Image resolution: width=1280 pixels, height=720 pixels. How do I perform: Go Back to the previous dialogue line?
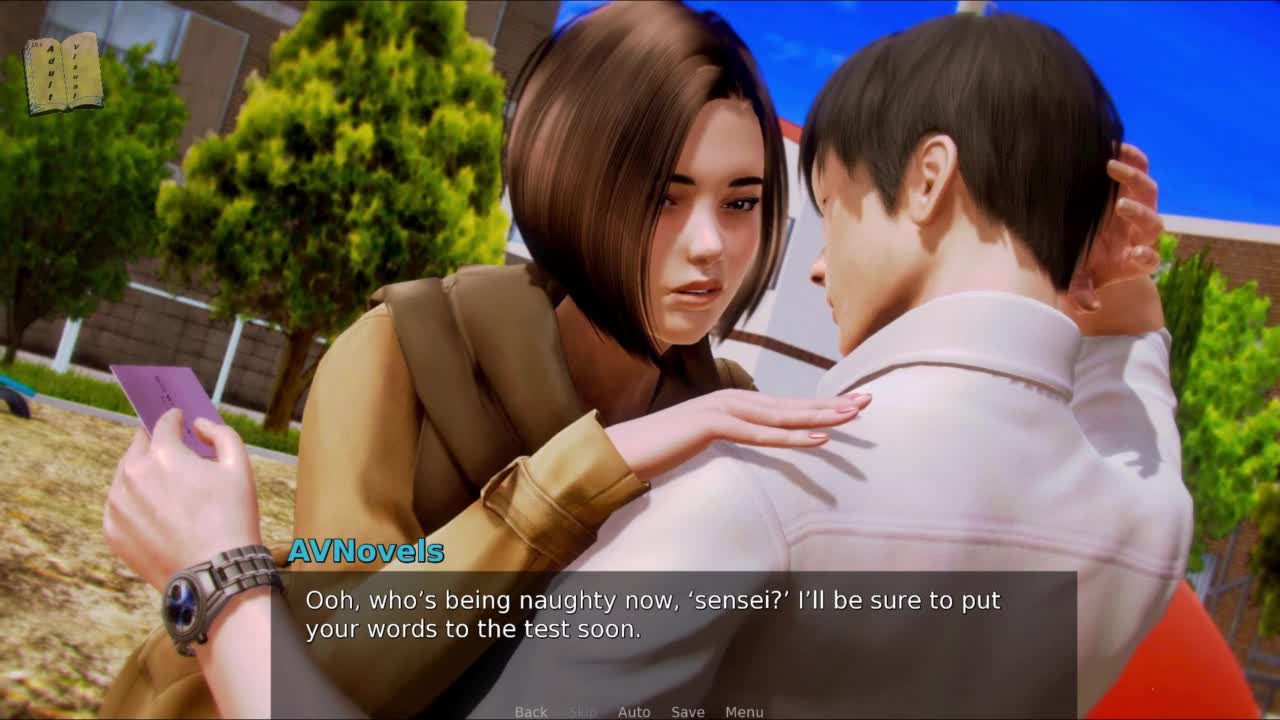pyautogui.click(x=531, y=712)
